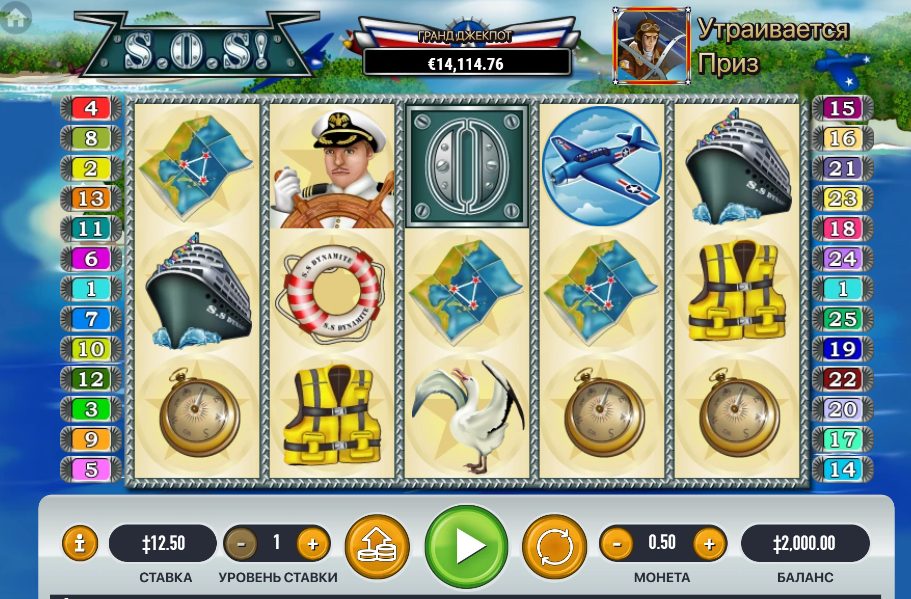Choose payline number 23

842,199
